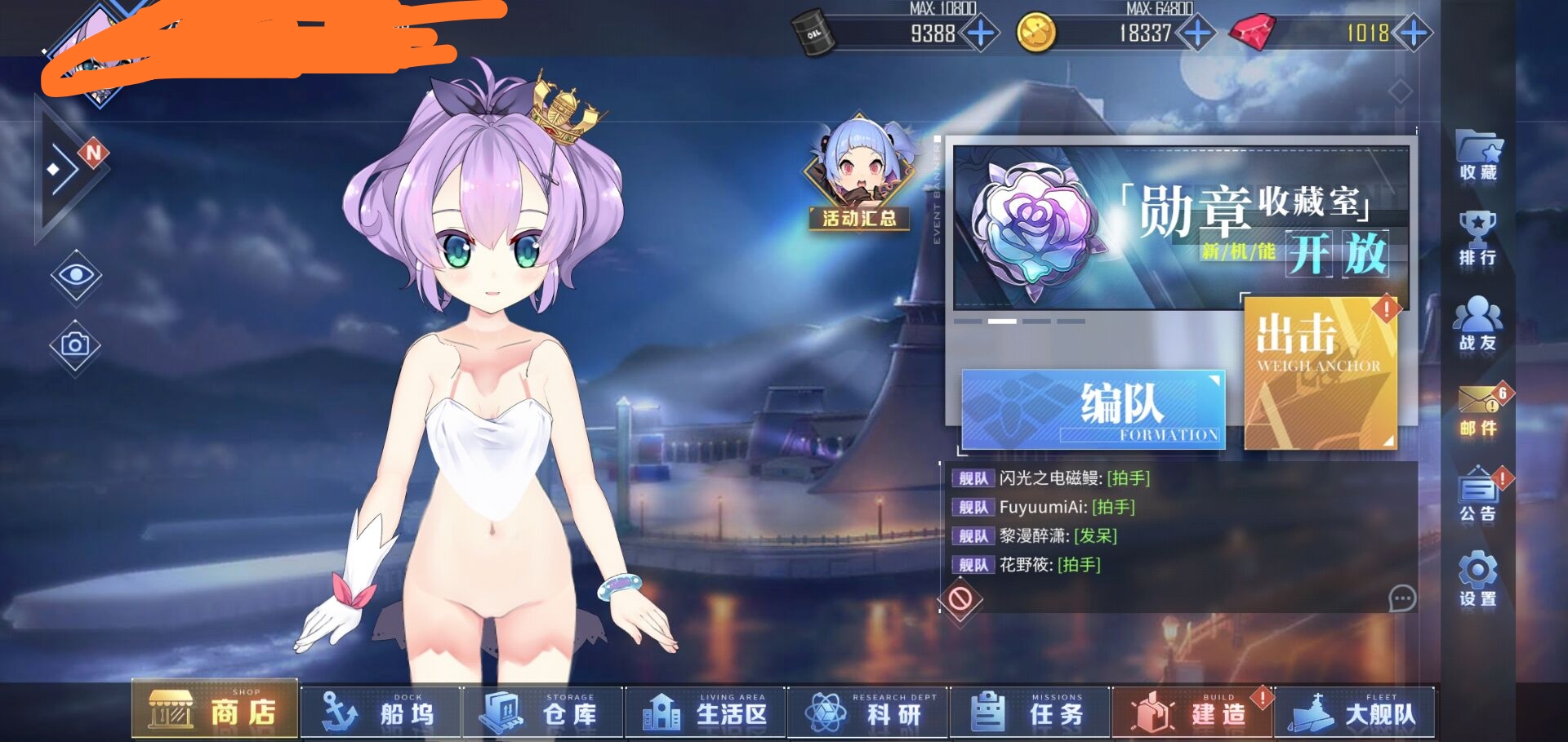Image resolution: width=1568 pixels, height=742 pixels.
Task: Check the 邮件 mailbox
Action: (1478, 410)
